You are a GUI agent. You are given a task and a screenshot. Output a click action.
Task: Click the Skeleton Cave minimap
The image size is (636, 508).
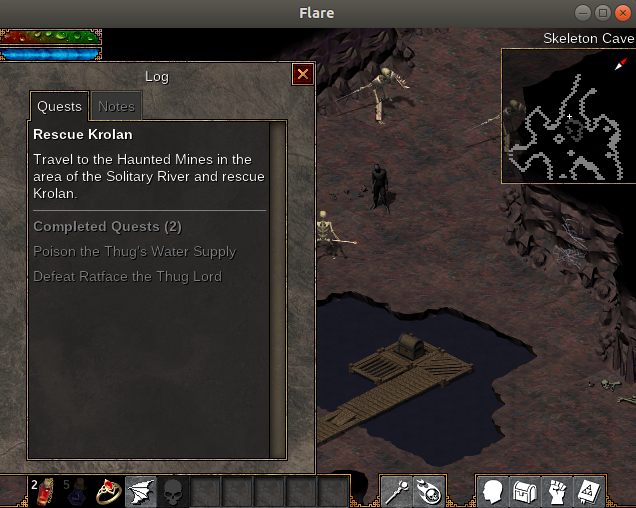568,116
